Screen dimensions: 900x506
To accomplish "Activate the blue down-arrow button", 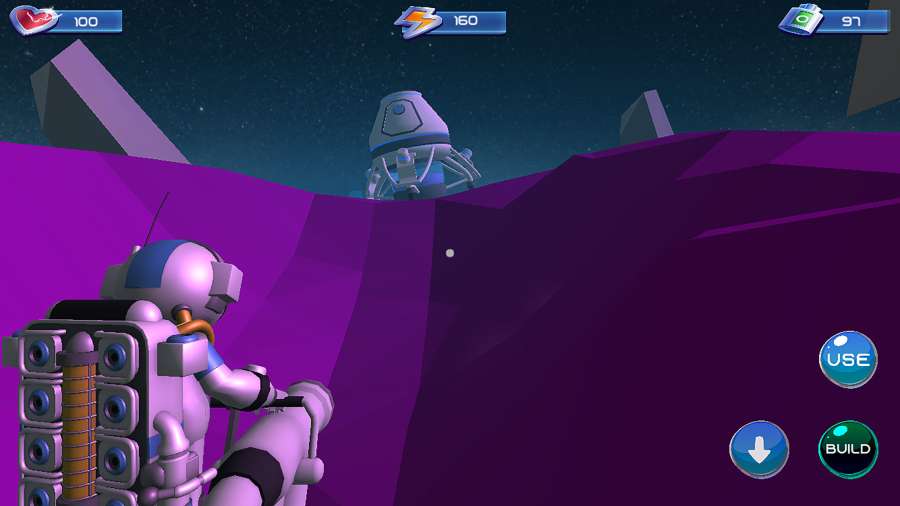I will tap(759, 450).
